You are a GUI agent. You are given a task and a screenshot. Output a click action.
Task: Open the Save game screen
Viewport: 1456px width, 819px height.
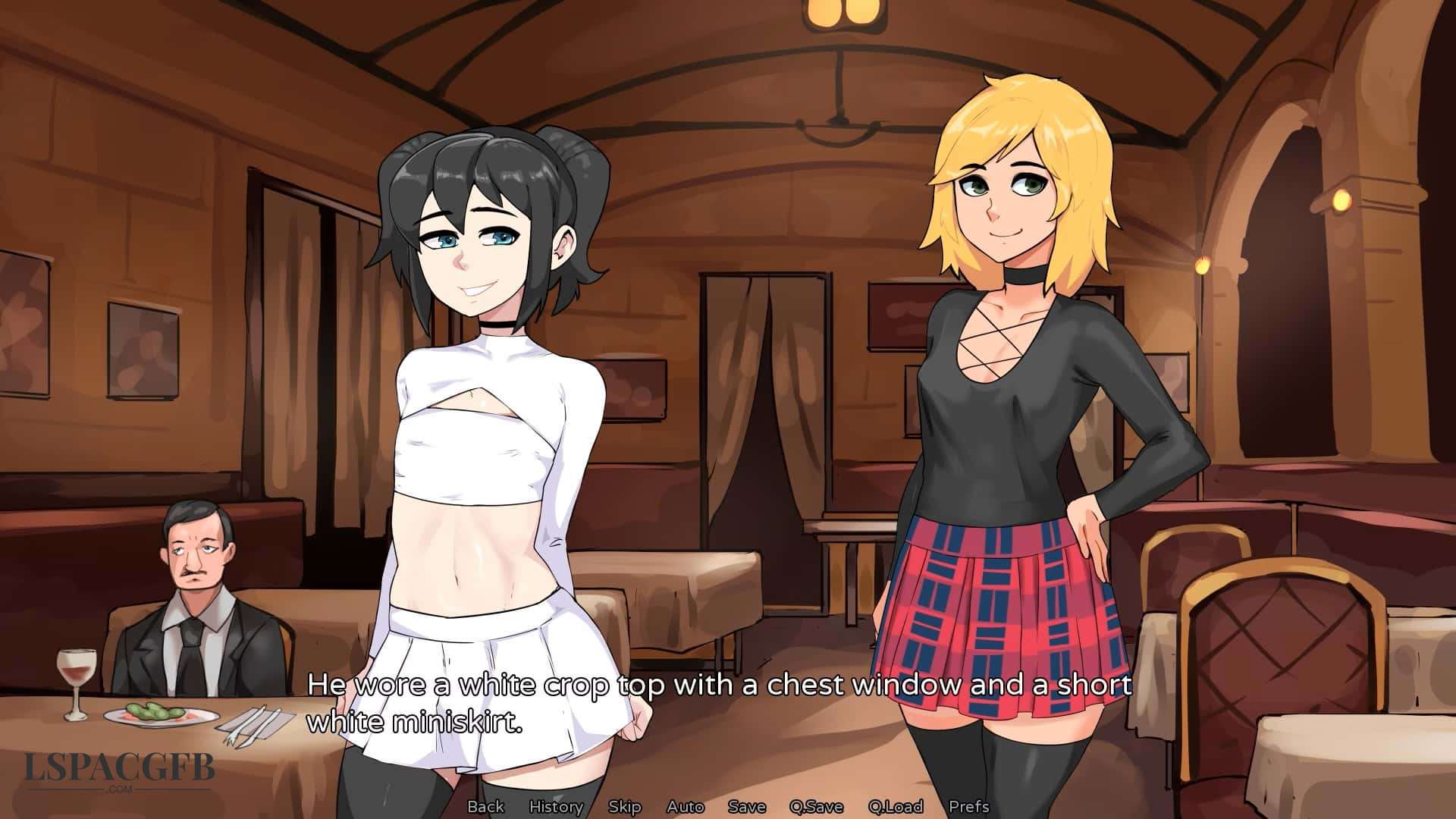pyautogui.click(x=746, y=806)
